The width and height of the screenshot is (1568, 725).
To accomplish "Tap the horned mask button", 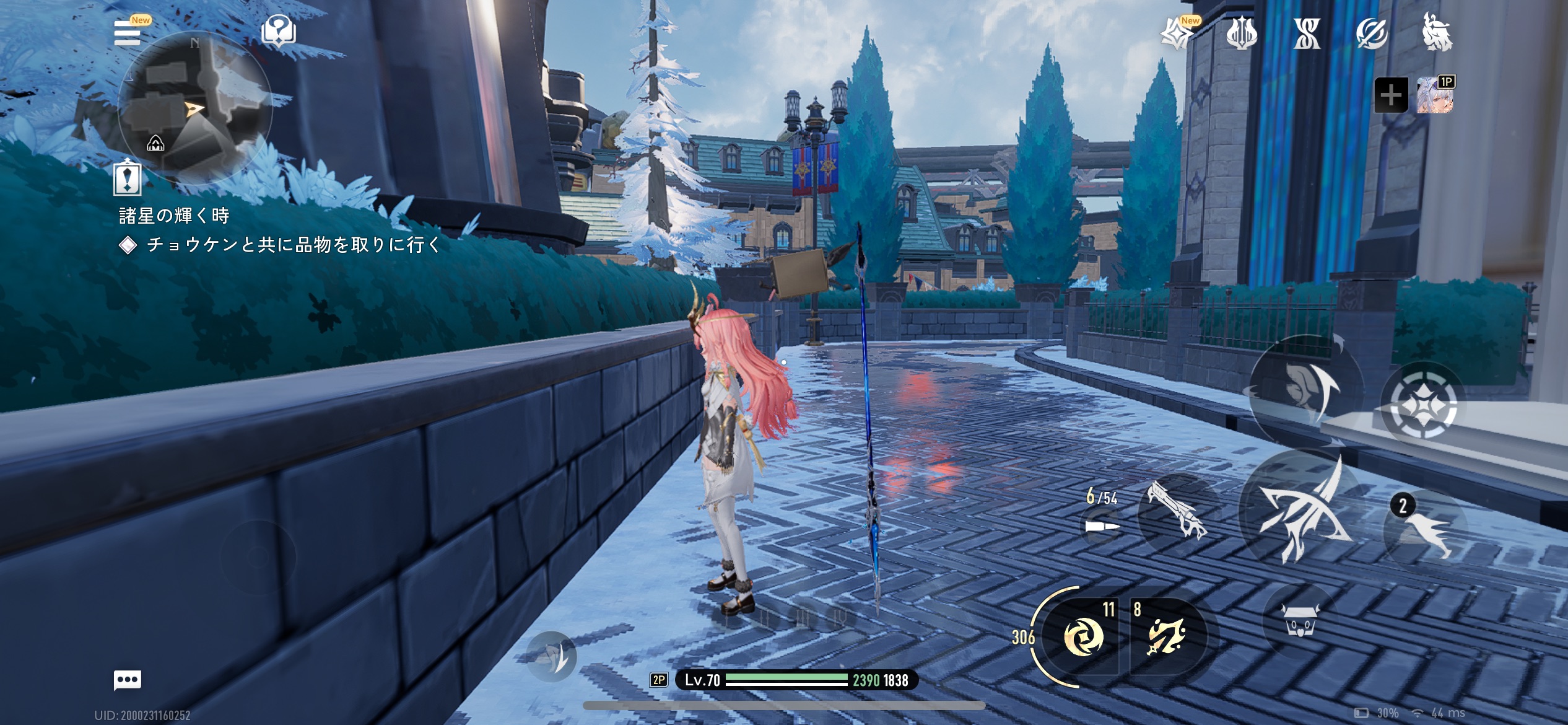I will (1299, 620).
